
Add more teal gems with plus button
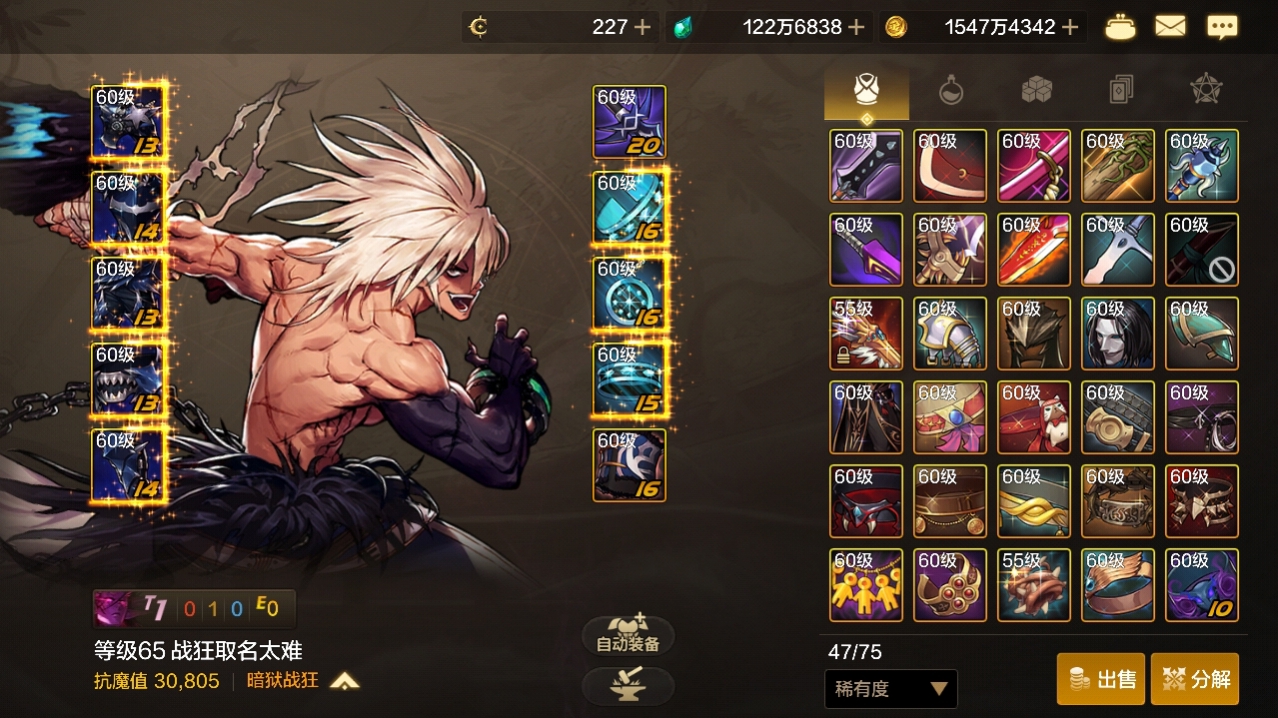coord(856,27)
